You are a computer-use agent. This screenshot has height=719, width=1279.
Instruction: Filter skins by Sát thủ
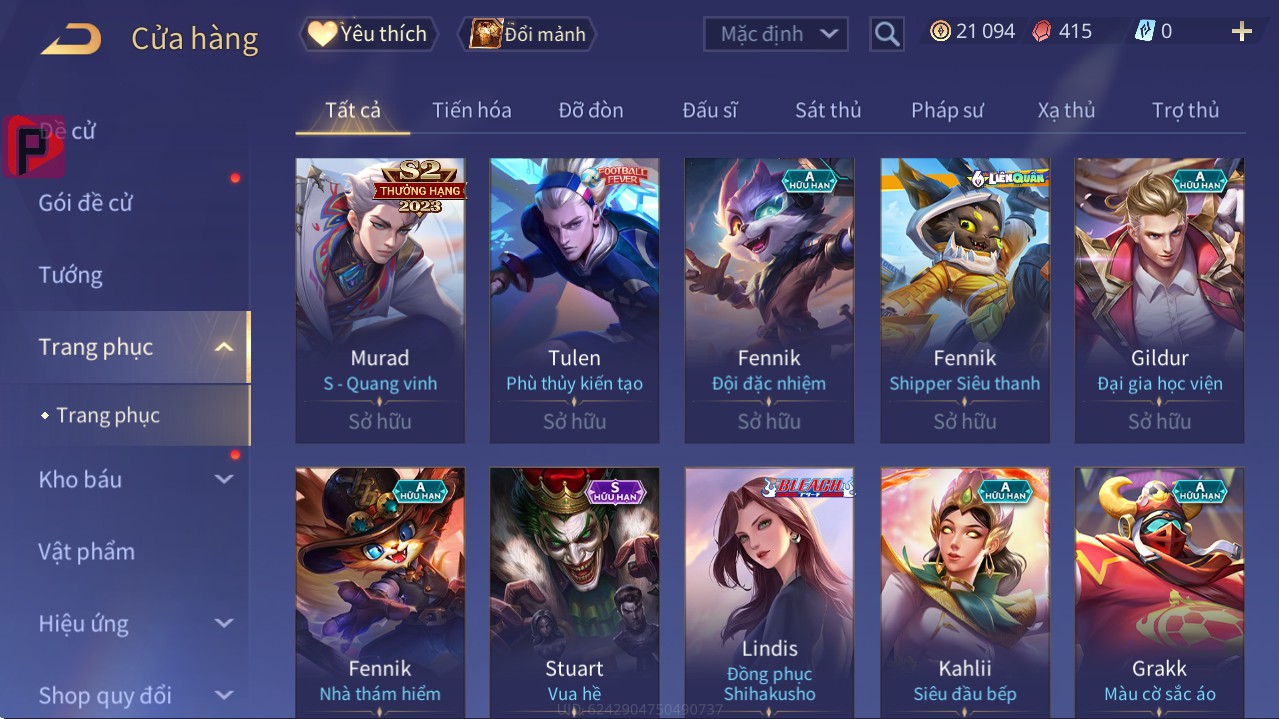coord(827,110)
